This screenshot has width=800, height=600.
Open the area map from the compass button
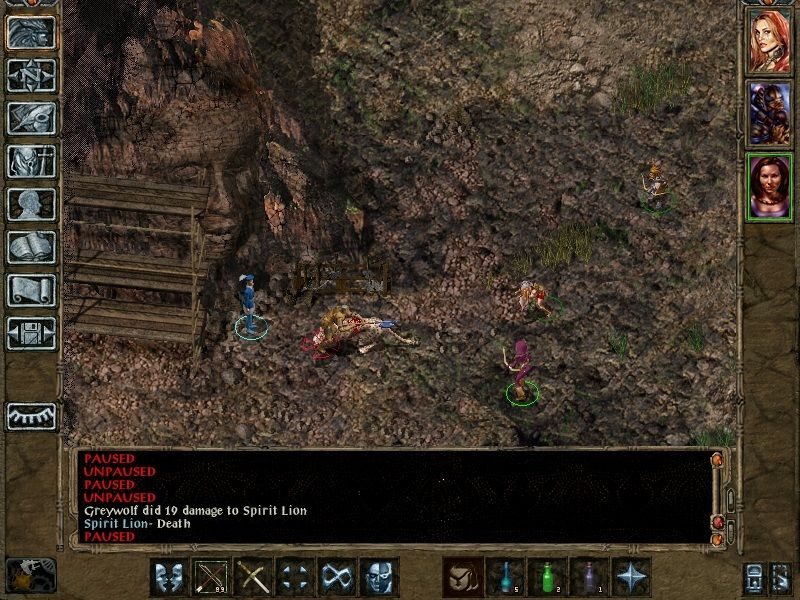pos(31,75)
